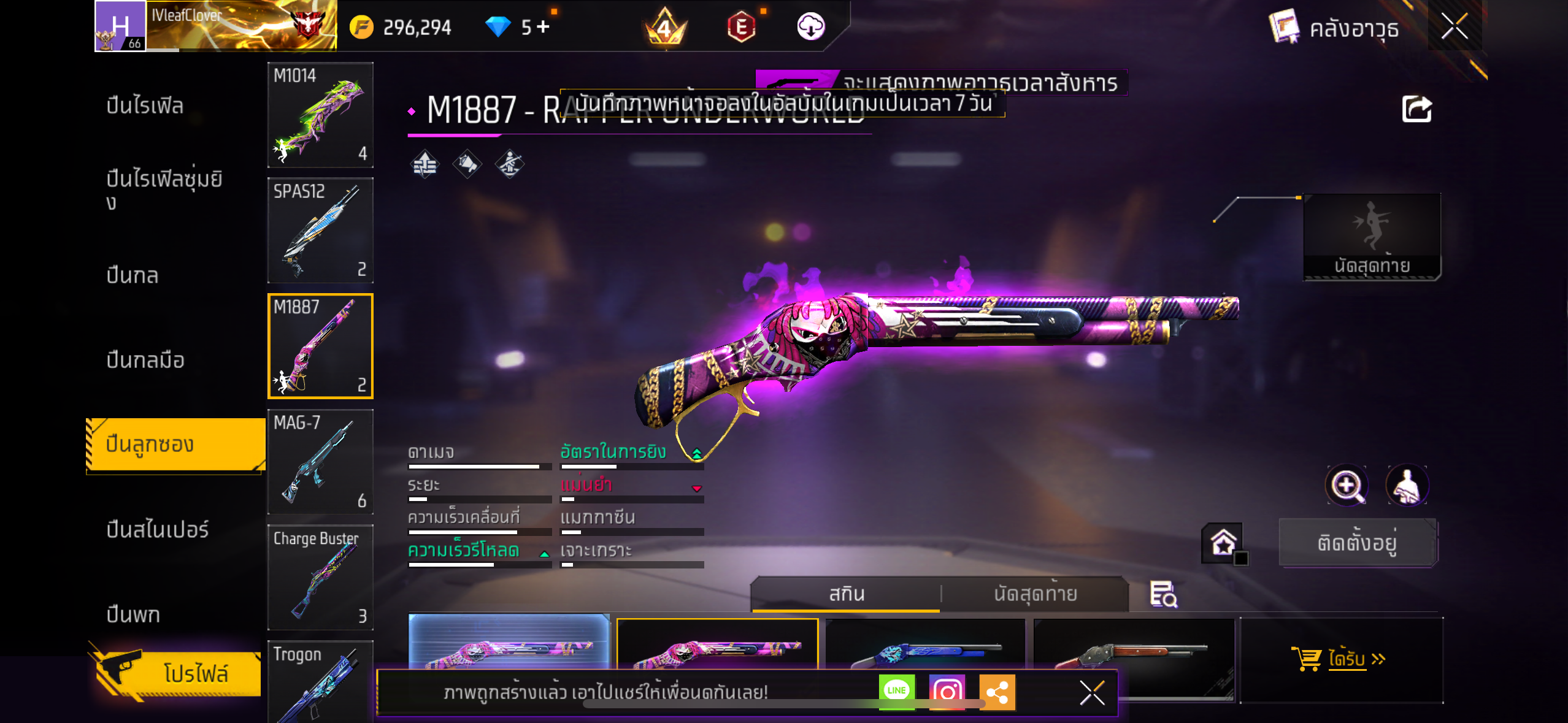Open the ปืนกลมือ weapon category
The width and height of the screenshot is (1568, 723).
pyautogui.click(x=145, y=360)
